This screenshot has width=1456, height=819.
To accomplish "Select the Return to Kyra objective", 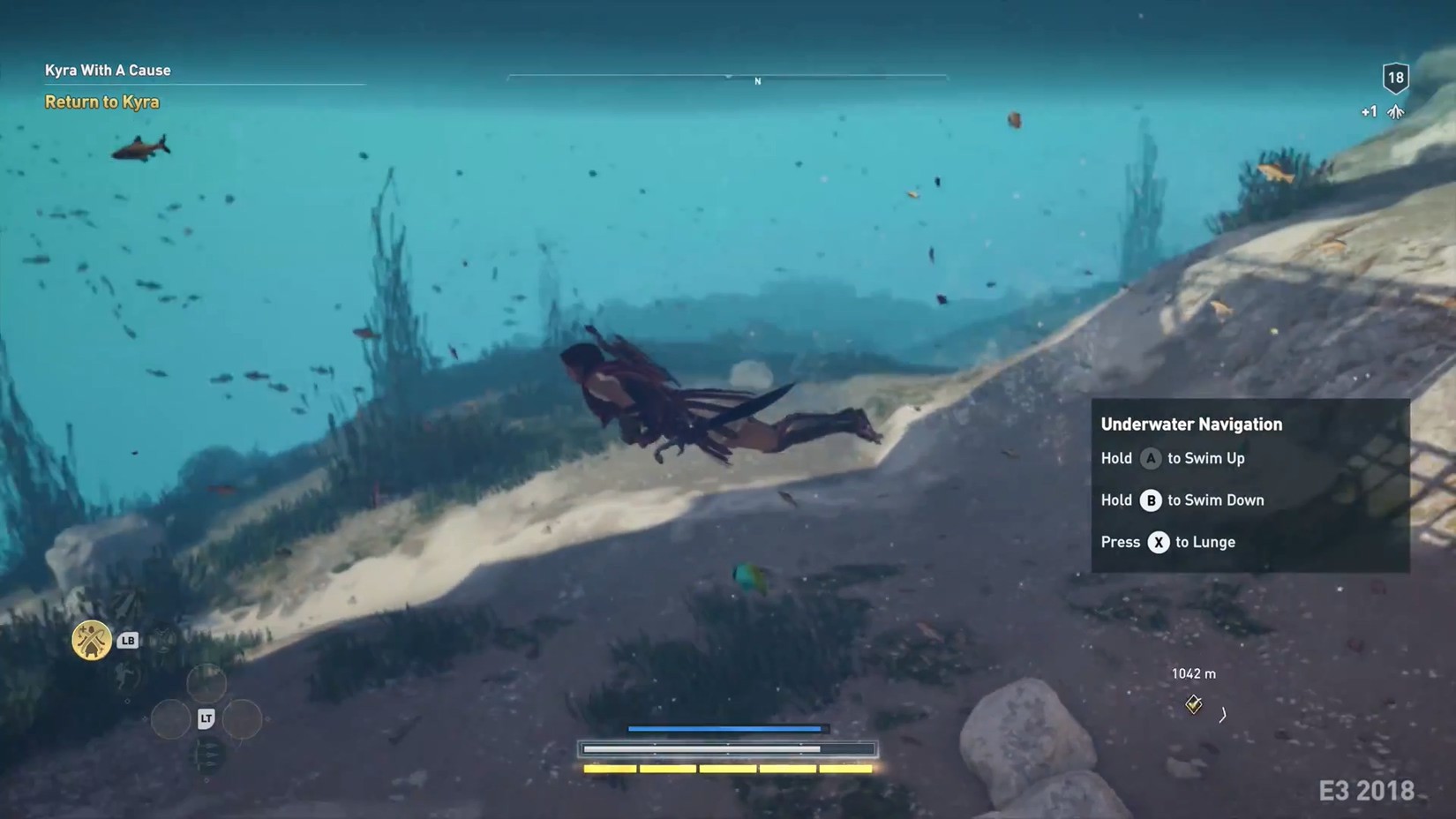I will click(x=102, y=102).
